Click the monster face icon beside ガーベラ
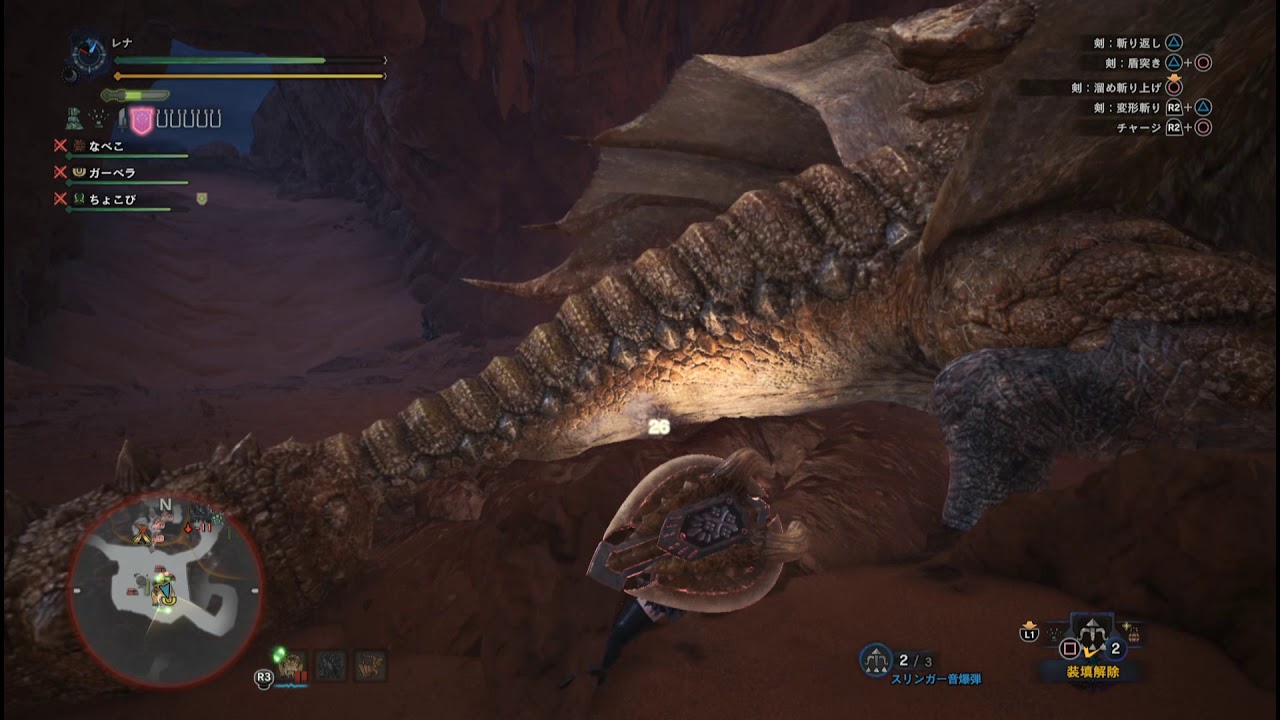1280x720 pixels. click(x=77, y=172)
